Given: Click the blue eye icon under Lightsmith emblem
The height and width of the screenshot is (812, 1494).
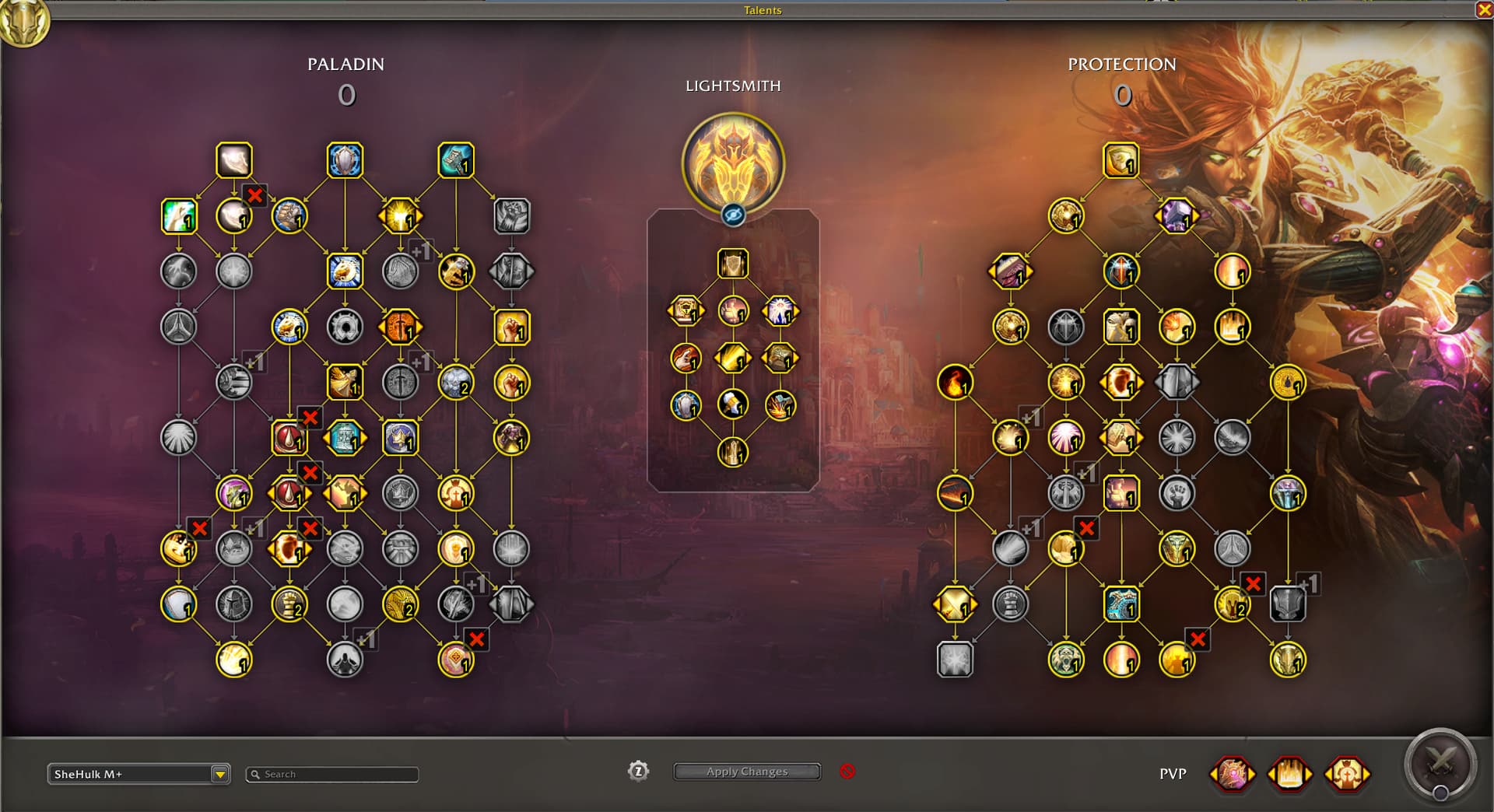Looking at the screenshot, I should click(x=732, y=215).
